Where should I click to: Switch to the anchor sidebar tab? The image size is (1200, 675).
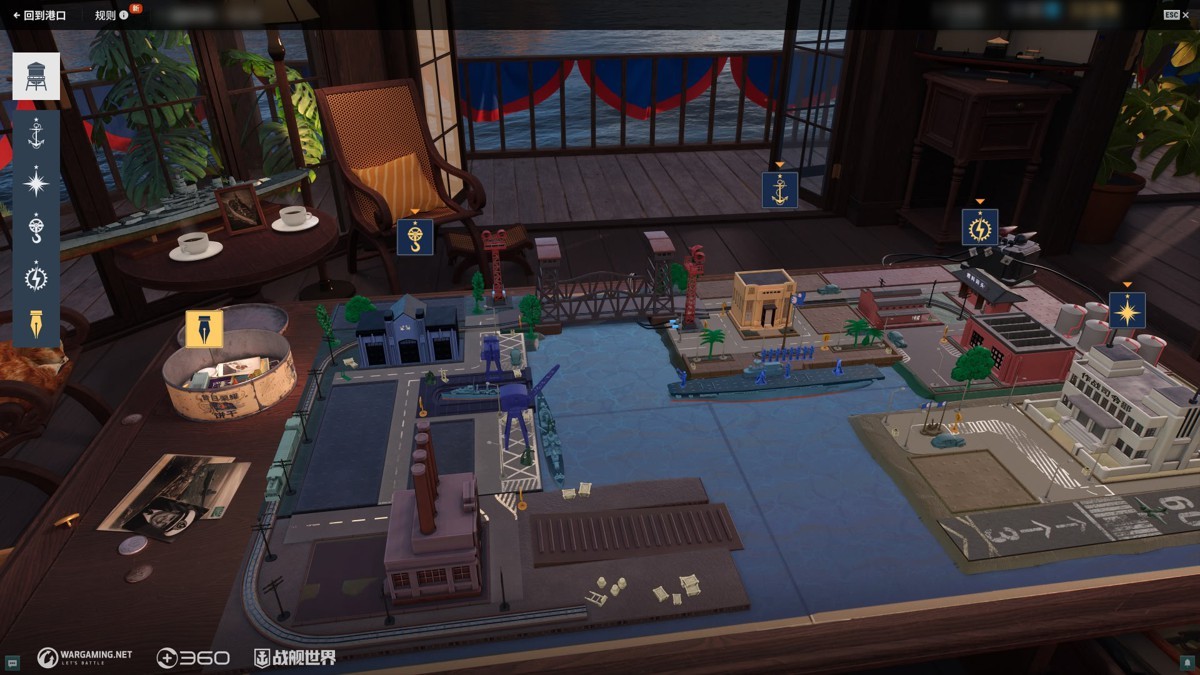pos(36,134)
